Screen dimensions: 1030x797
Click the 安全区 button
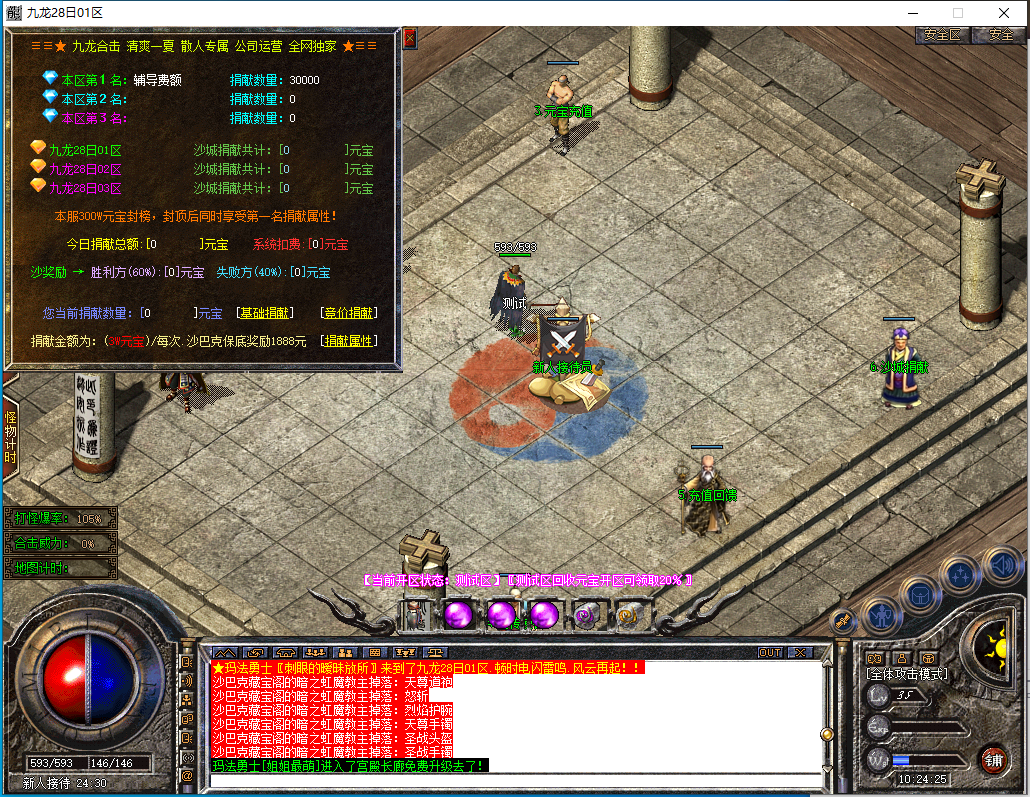coord(942,34)
